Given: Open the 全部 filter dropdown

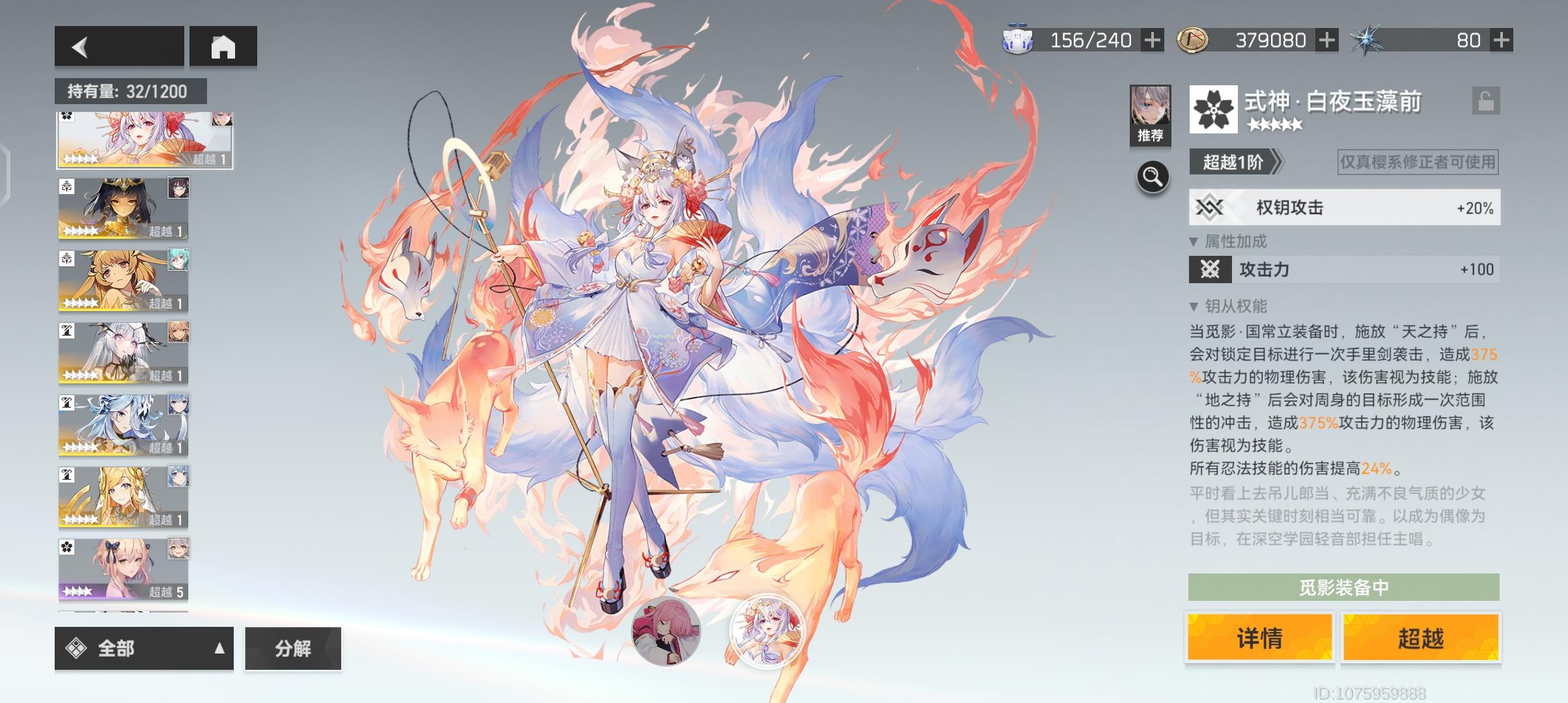Looking at the screenshot, I should (143, 649).
